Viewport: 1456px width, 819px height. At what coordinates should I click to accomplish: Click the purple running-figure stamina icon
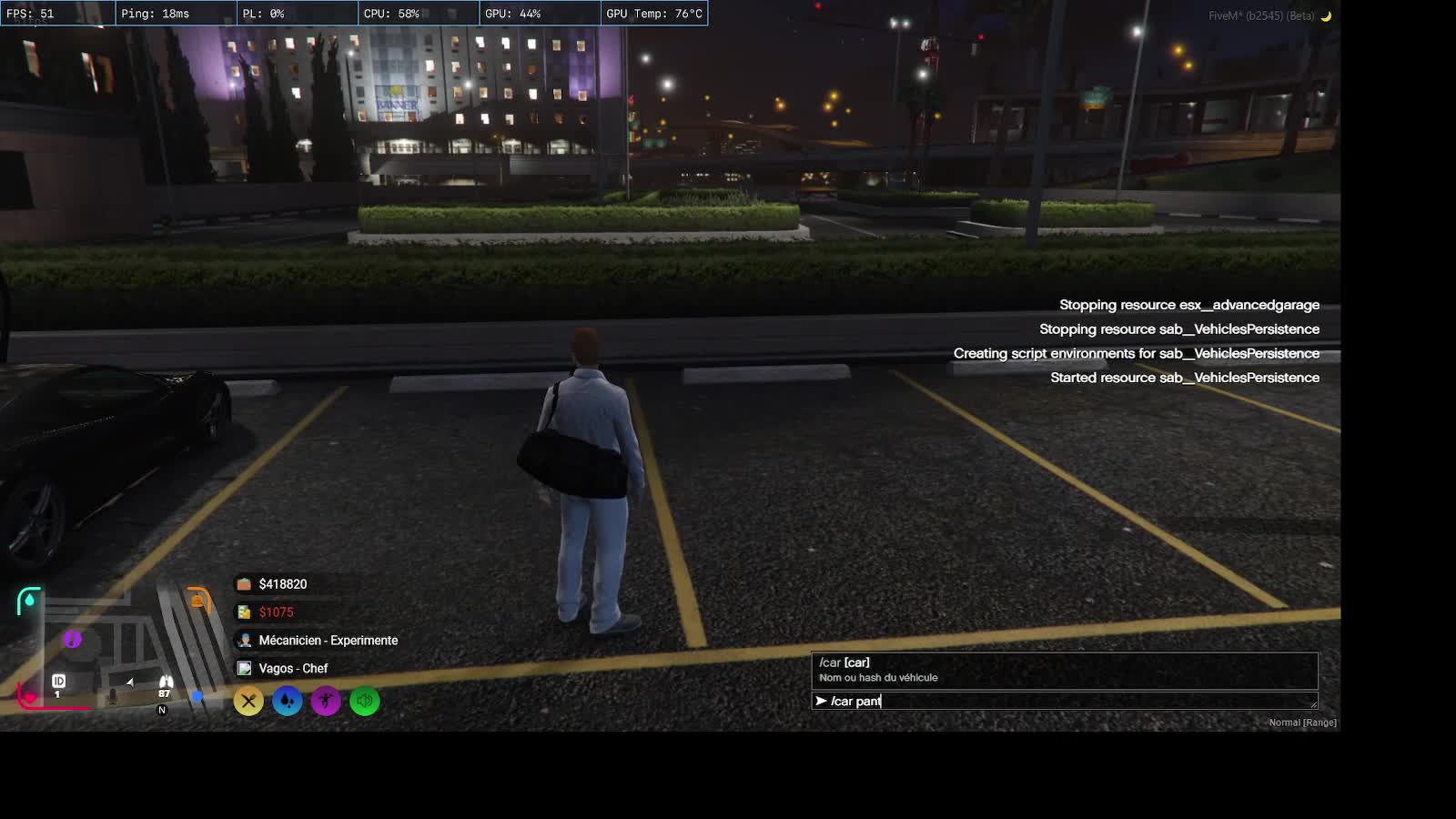pyautogui.click(x=326, y=701)
